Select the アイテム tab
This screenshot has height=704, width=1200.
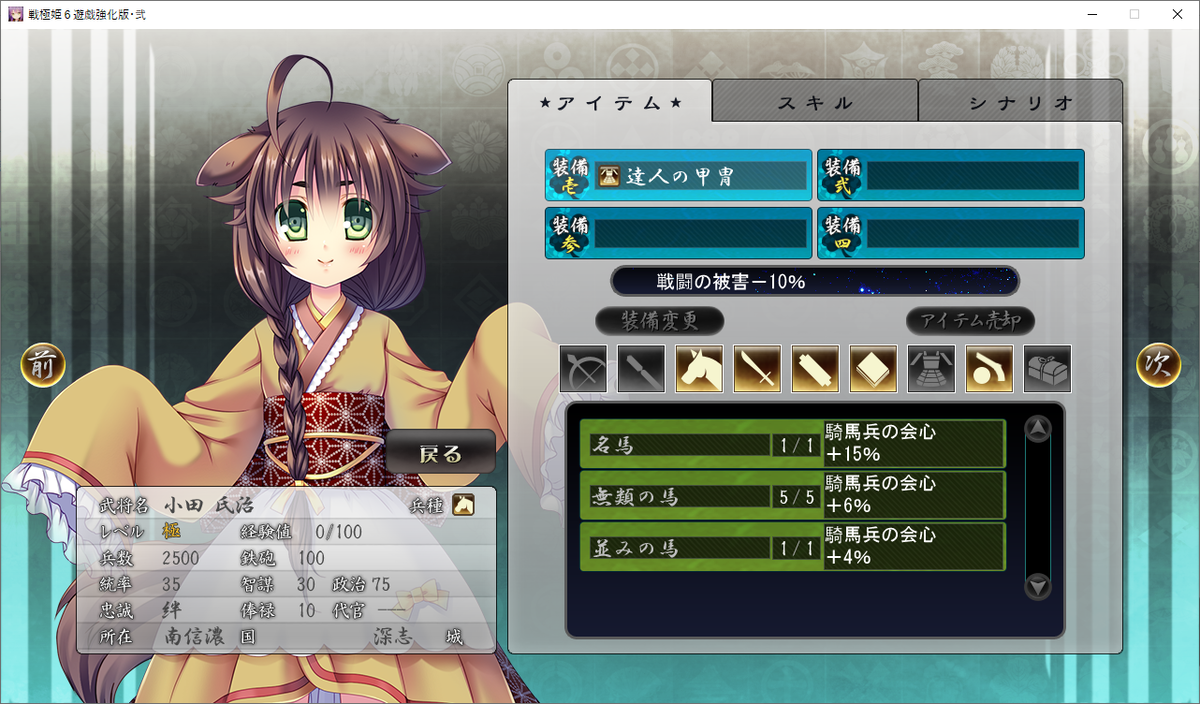coord(610,102)
